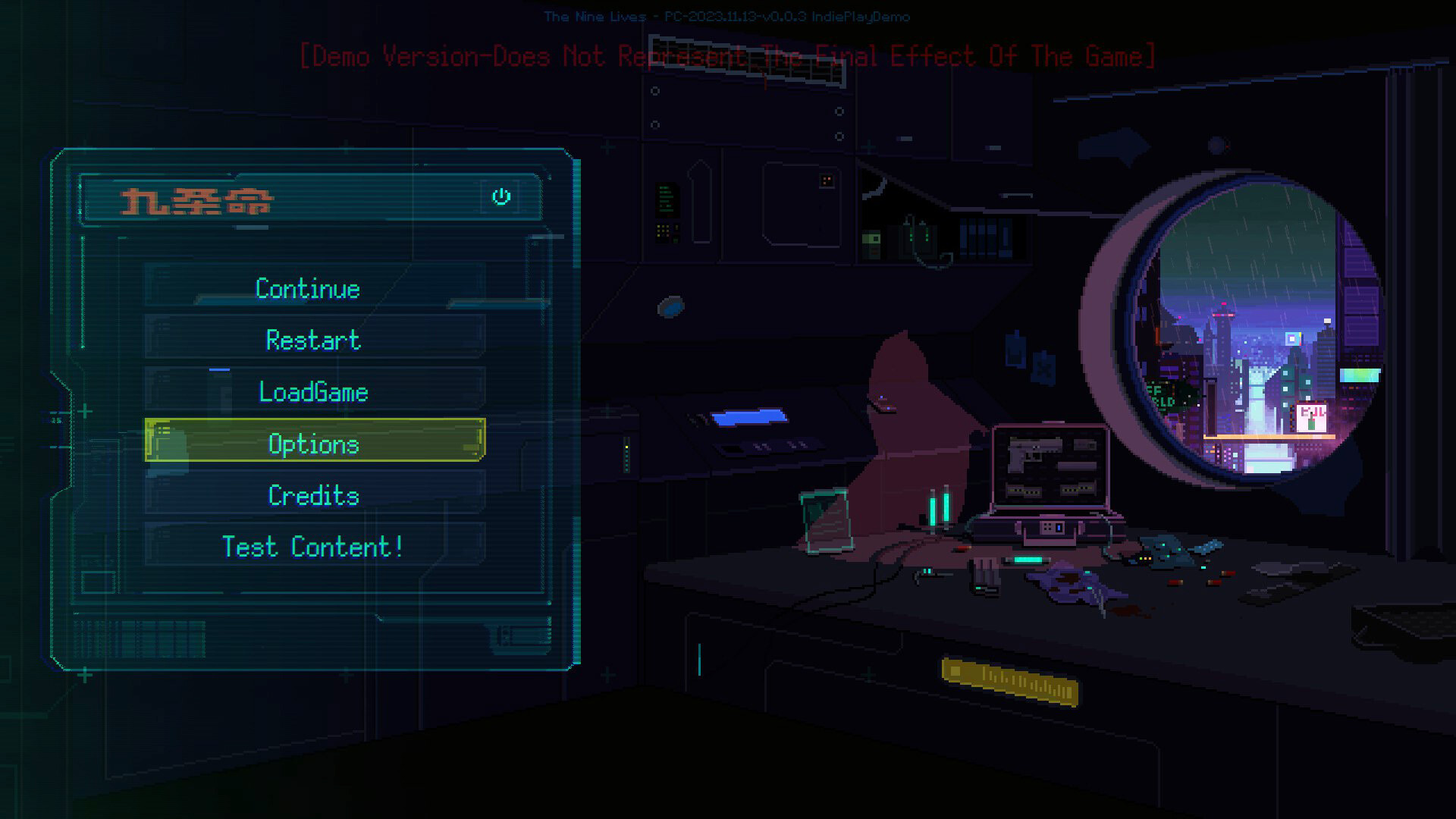Click the version text at the top

[x=726, y=16]
